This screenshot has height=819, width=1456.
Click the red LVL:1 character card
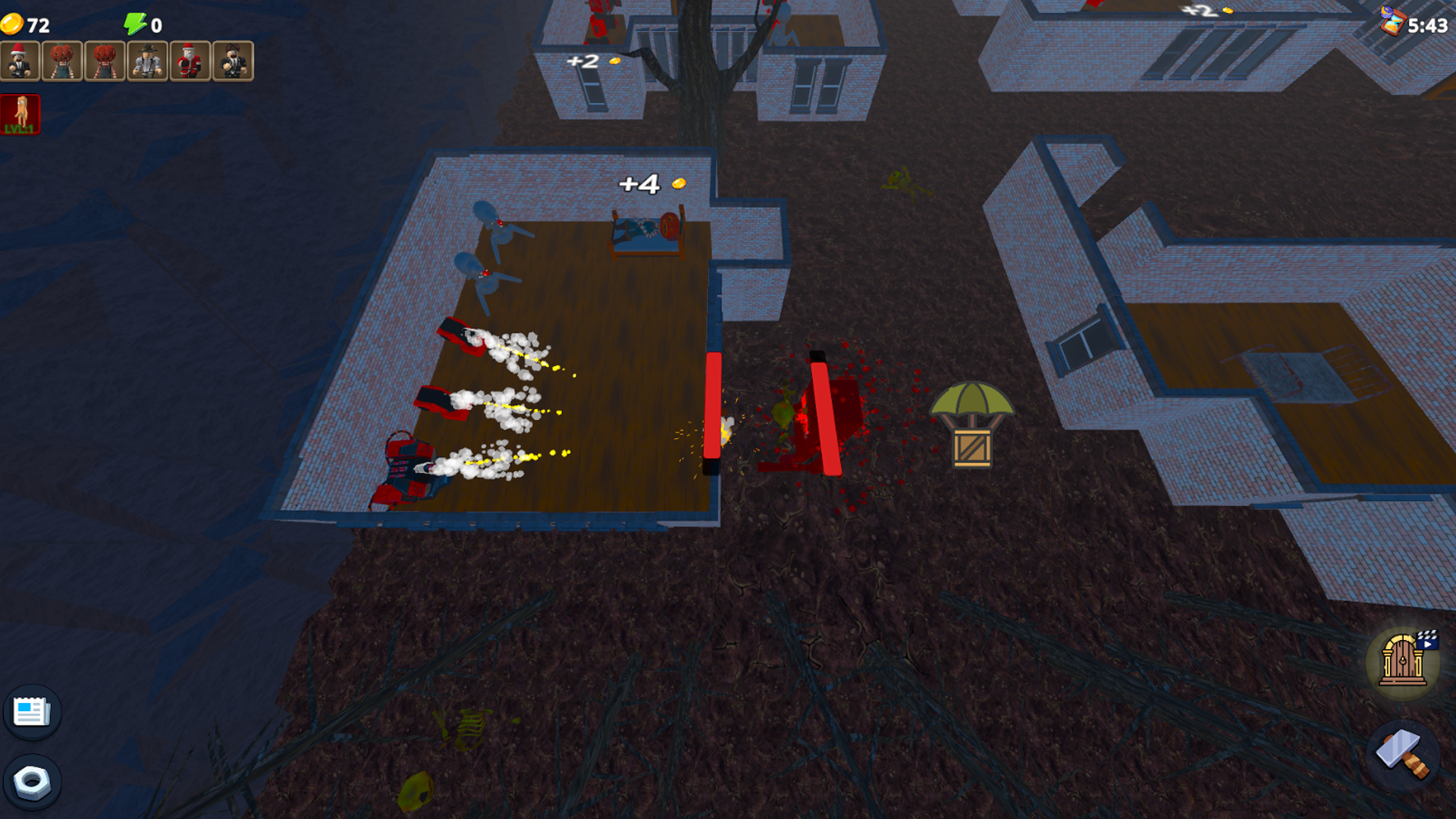(x=21, y=114)
